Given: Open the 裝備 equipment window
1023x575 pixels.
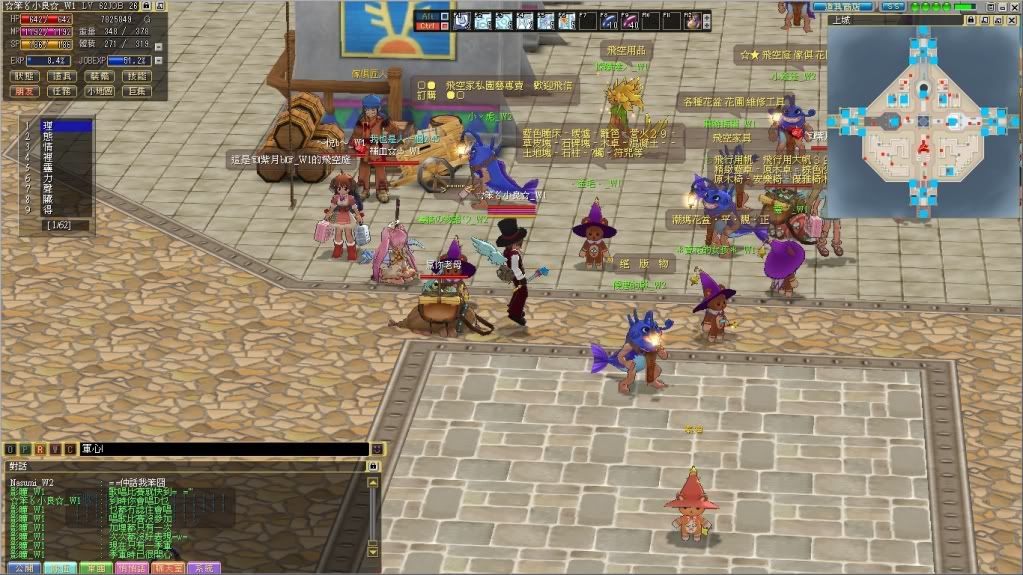Looking at the screenshot, I should [x=99, y=76].
